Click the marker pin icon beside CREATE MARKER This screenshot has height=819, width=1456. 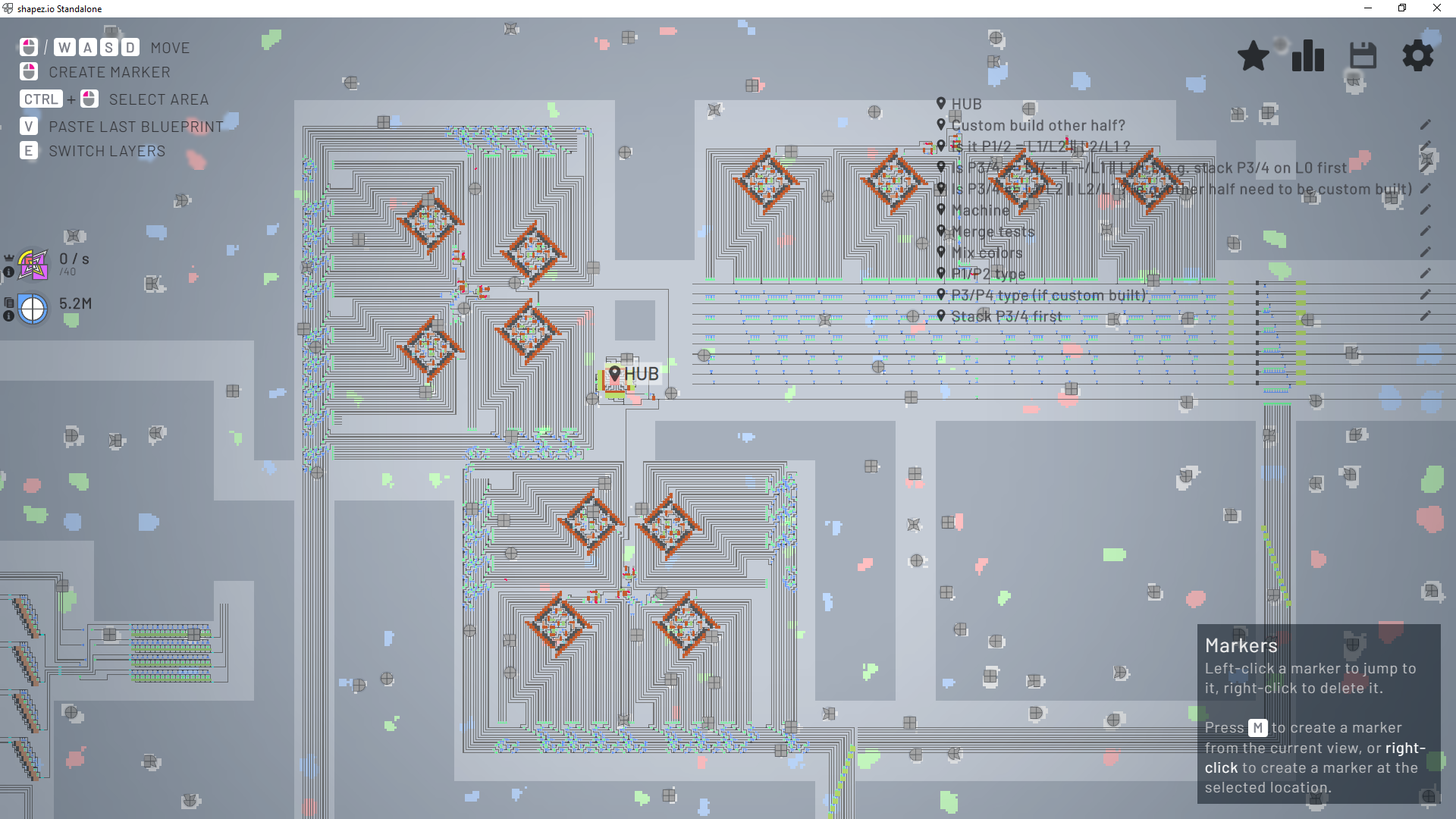tap(28, 72)
